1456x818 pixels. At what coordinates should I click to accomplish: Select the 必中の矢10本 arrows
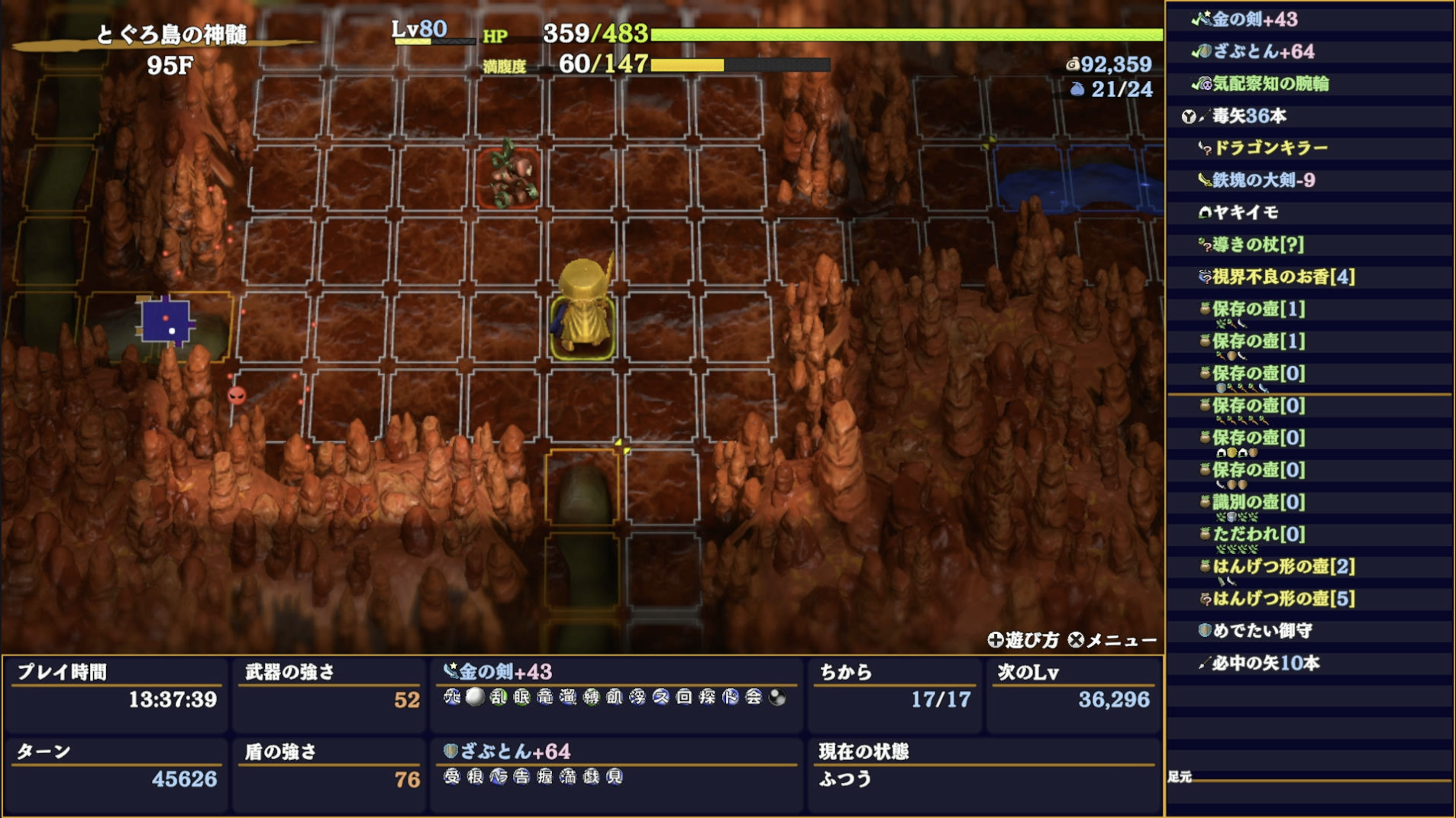click(1265, 663)
